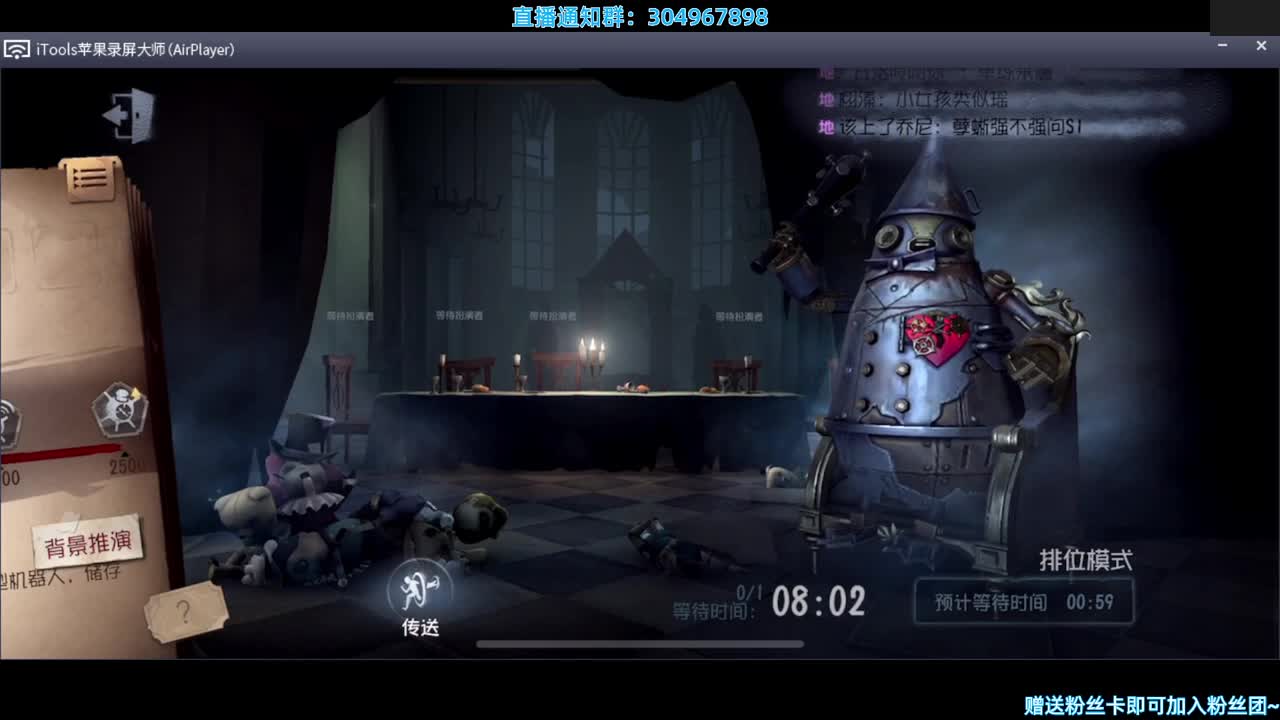This screenshot has height=720, width=1280.
Task: Tap the 传送 teleport icon
Action: pos(420,592)
